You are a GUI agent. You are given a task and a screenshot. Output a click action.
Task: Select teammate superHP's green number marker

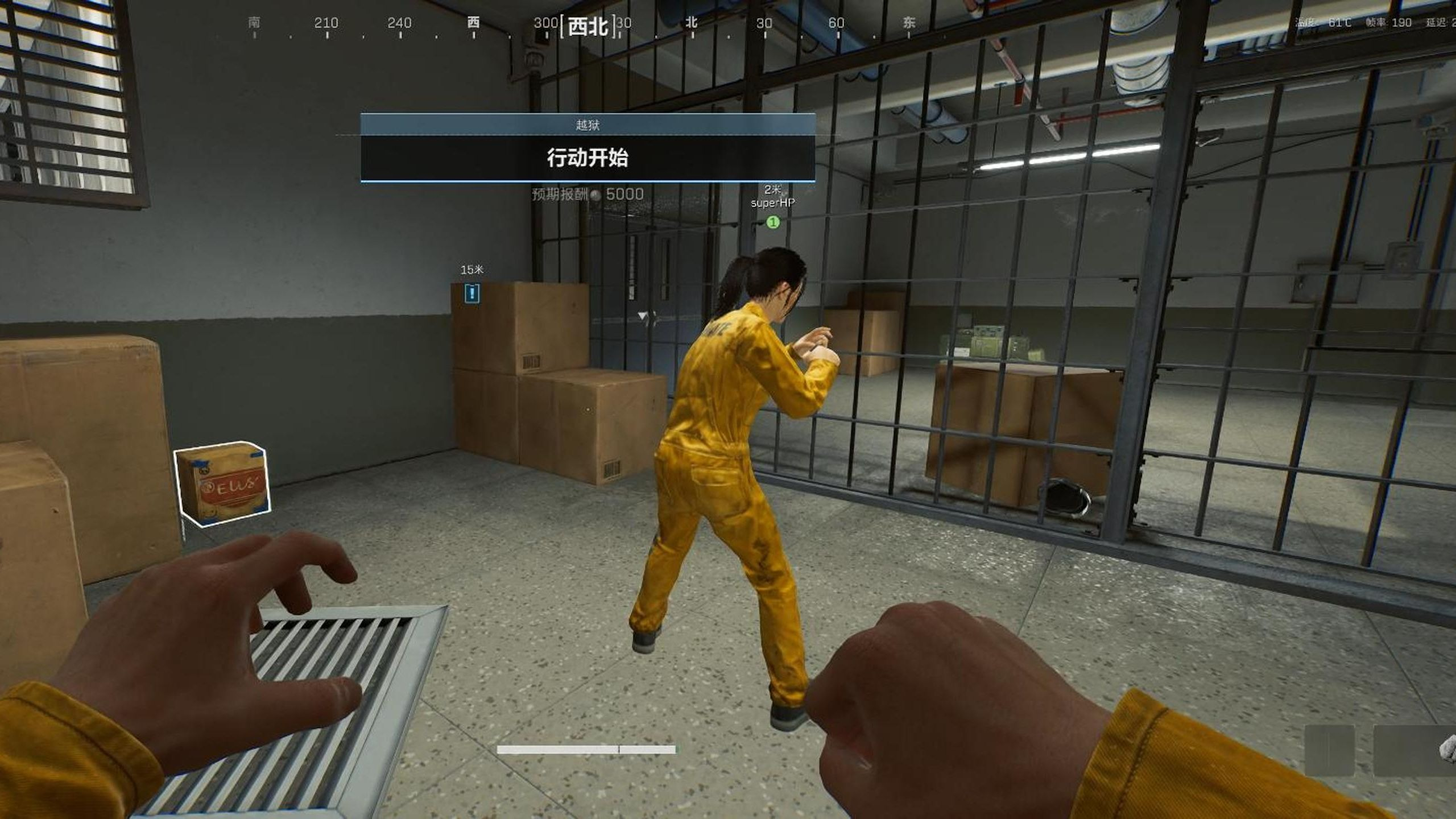coord(772,222)
